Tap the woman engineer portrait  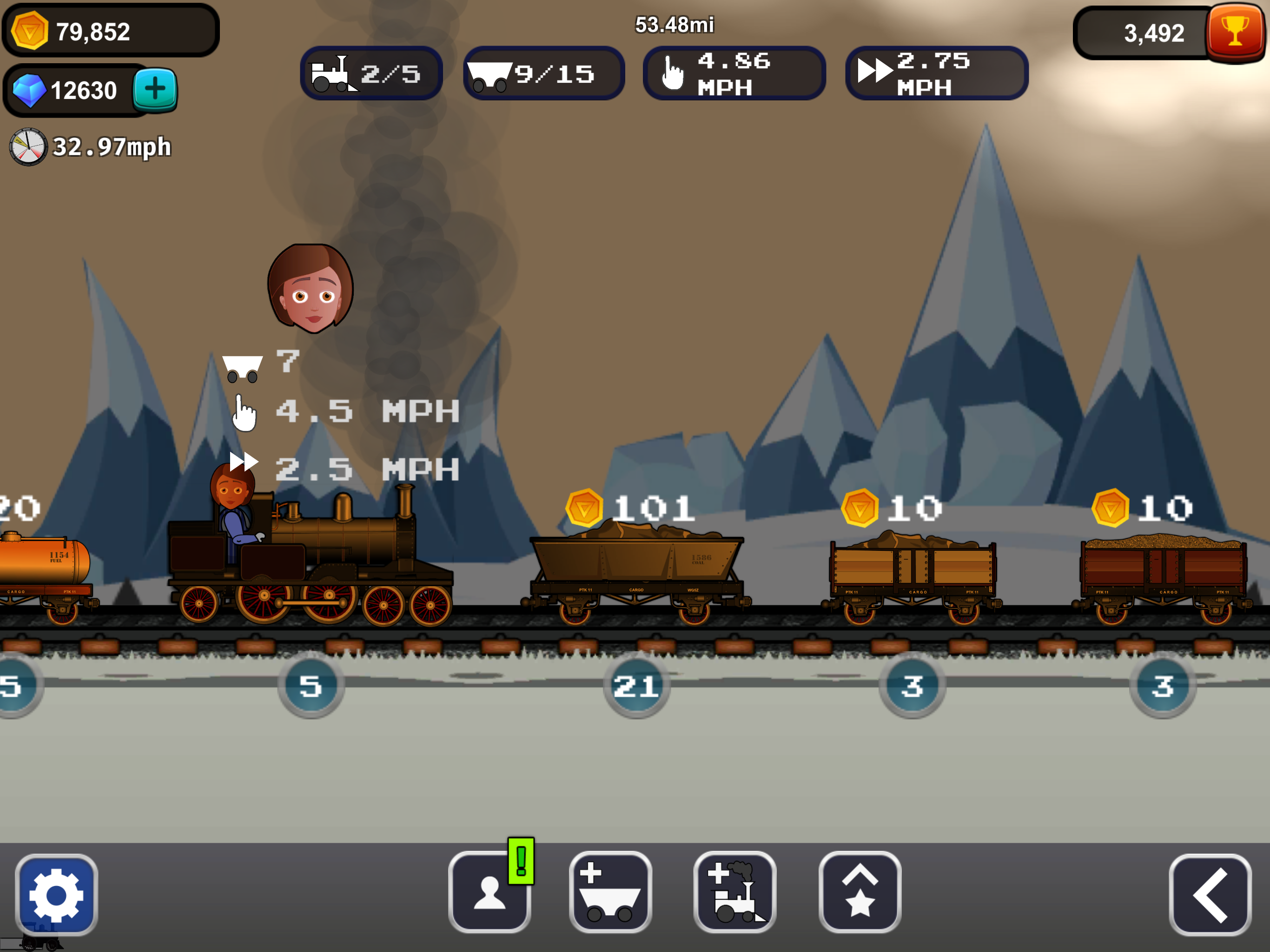311,288
